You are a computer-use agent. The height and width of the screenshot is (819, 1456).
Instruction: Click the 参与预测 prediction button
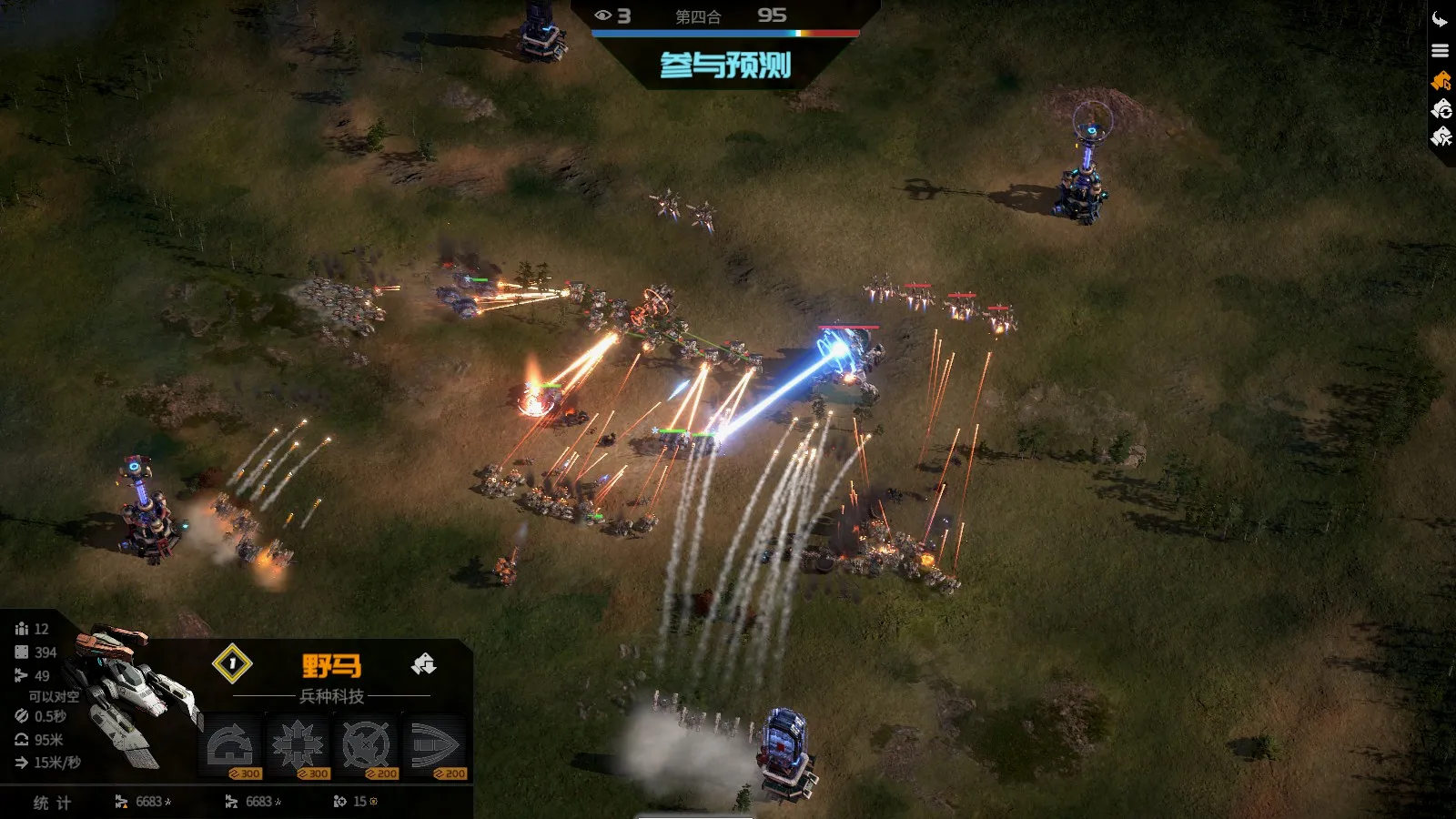click(725, 66)
